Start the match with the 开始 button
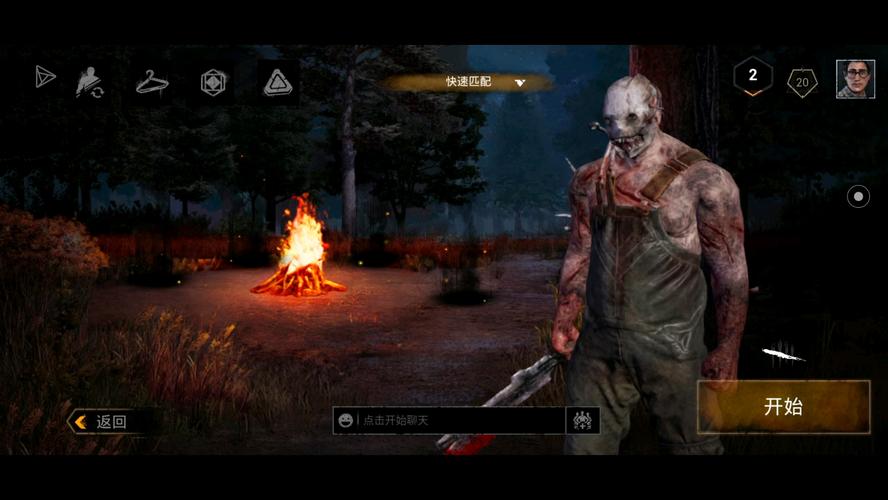The width and height of the screenshot is (888, 500). pos(783,407)
